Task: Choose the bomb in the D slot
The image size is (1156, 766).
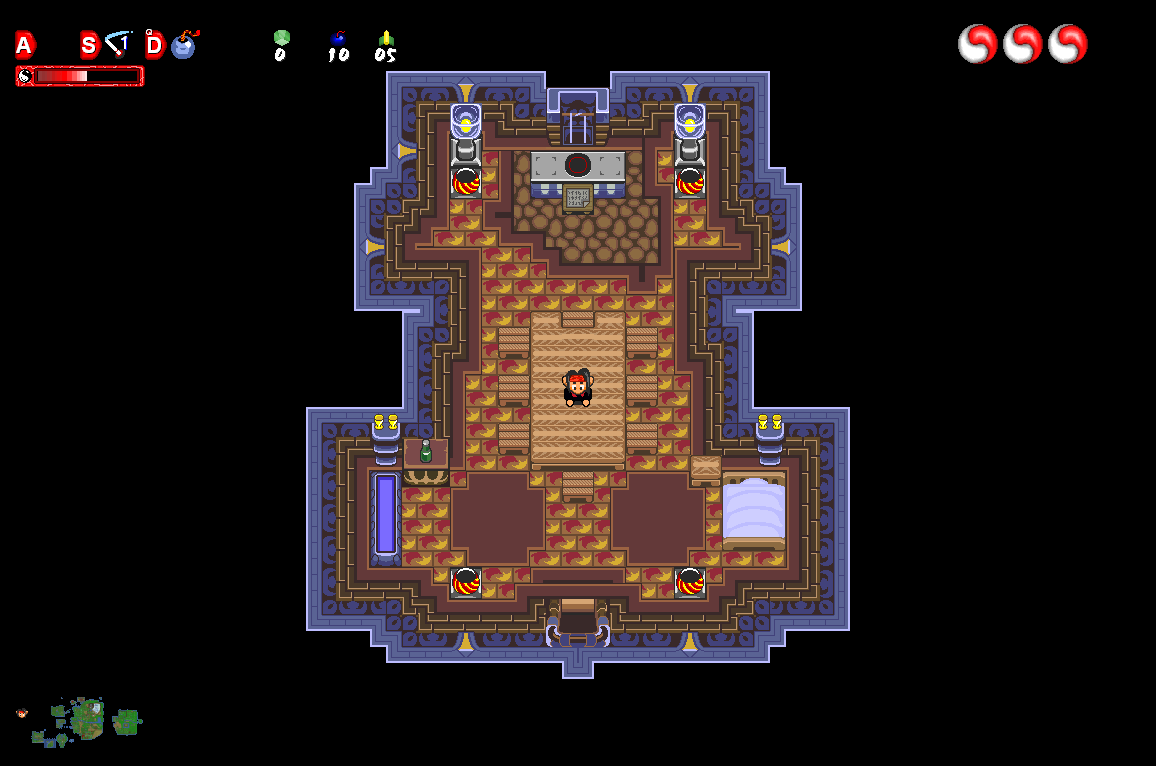Action: (184, 45)
